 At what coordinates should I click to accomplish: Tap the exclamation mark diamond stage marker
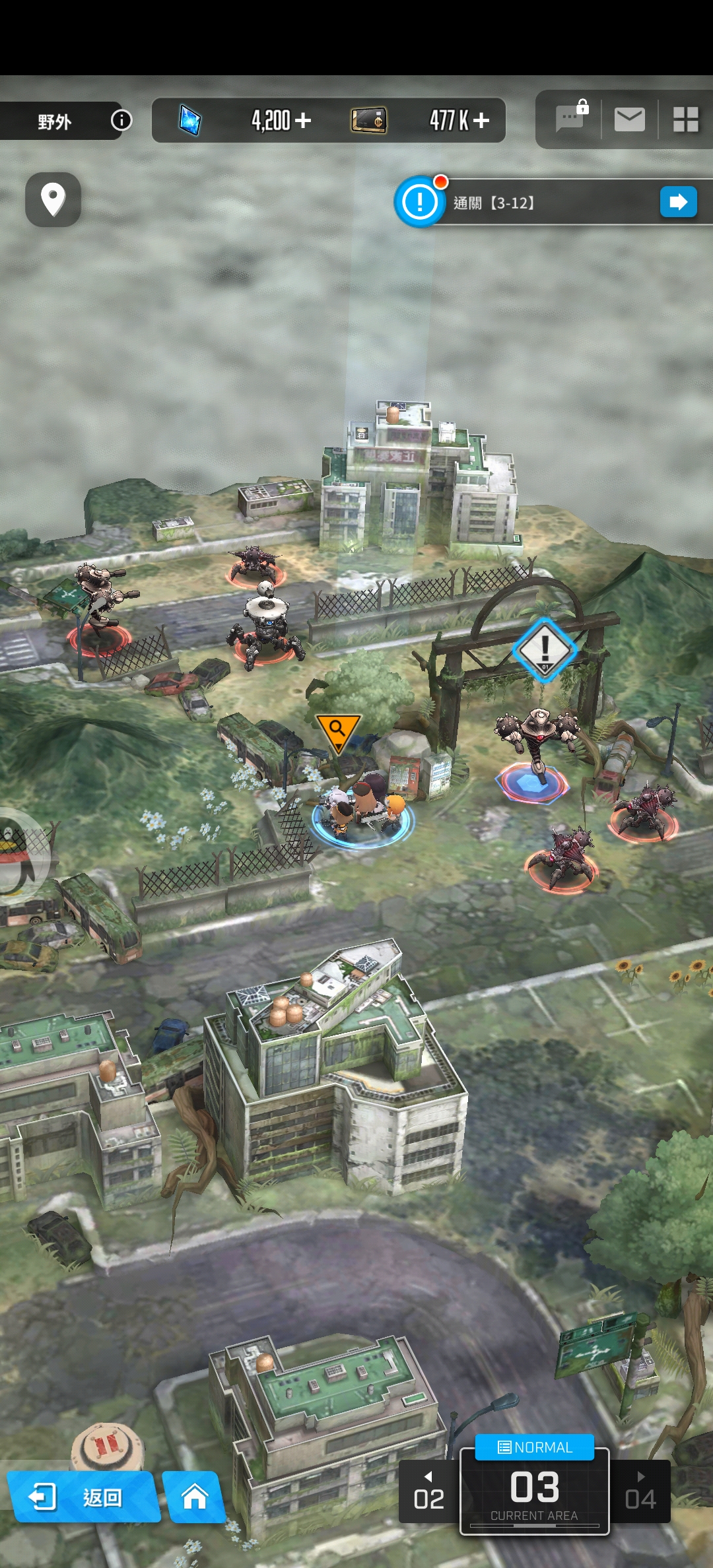pos(545,649)
